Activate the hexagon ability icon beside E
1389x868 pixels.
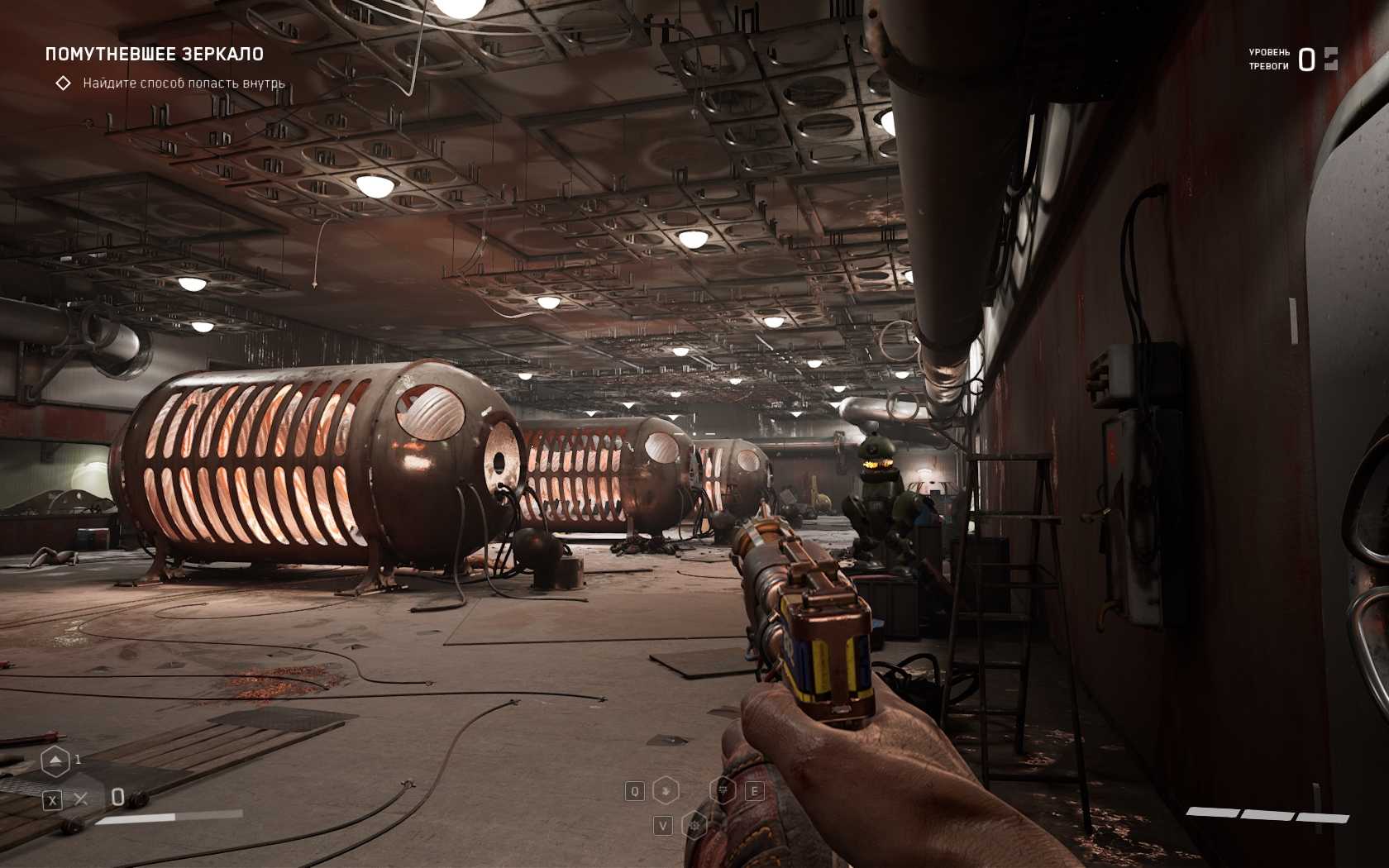click(x=723, y=791)
